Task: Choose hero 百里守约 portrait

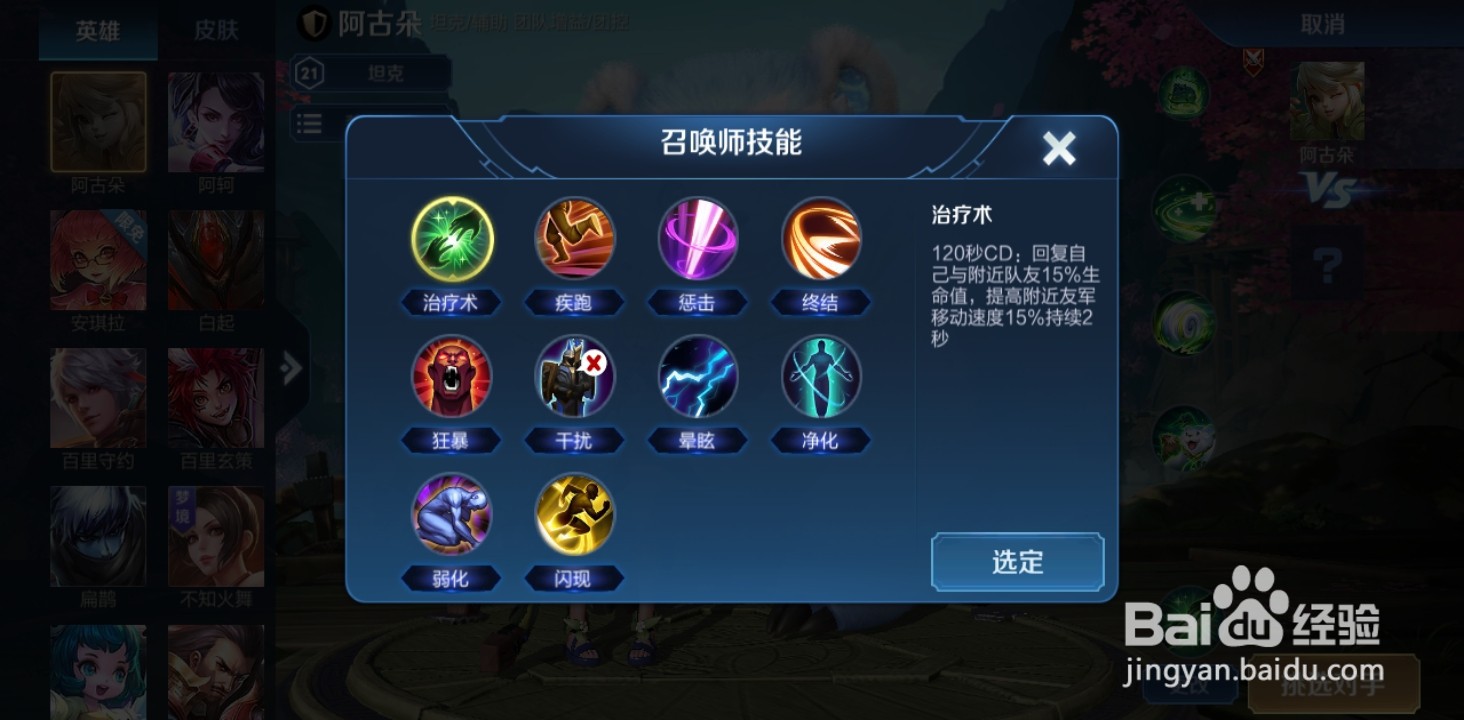Action: click(x=97, y=396)
